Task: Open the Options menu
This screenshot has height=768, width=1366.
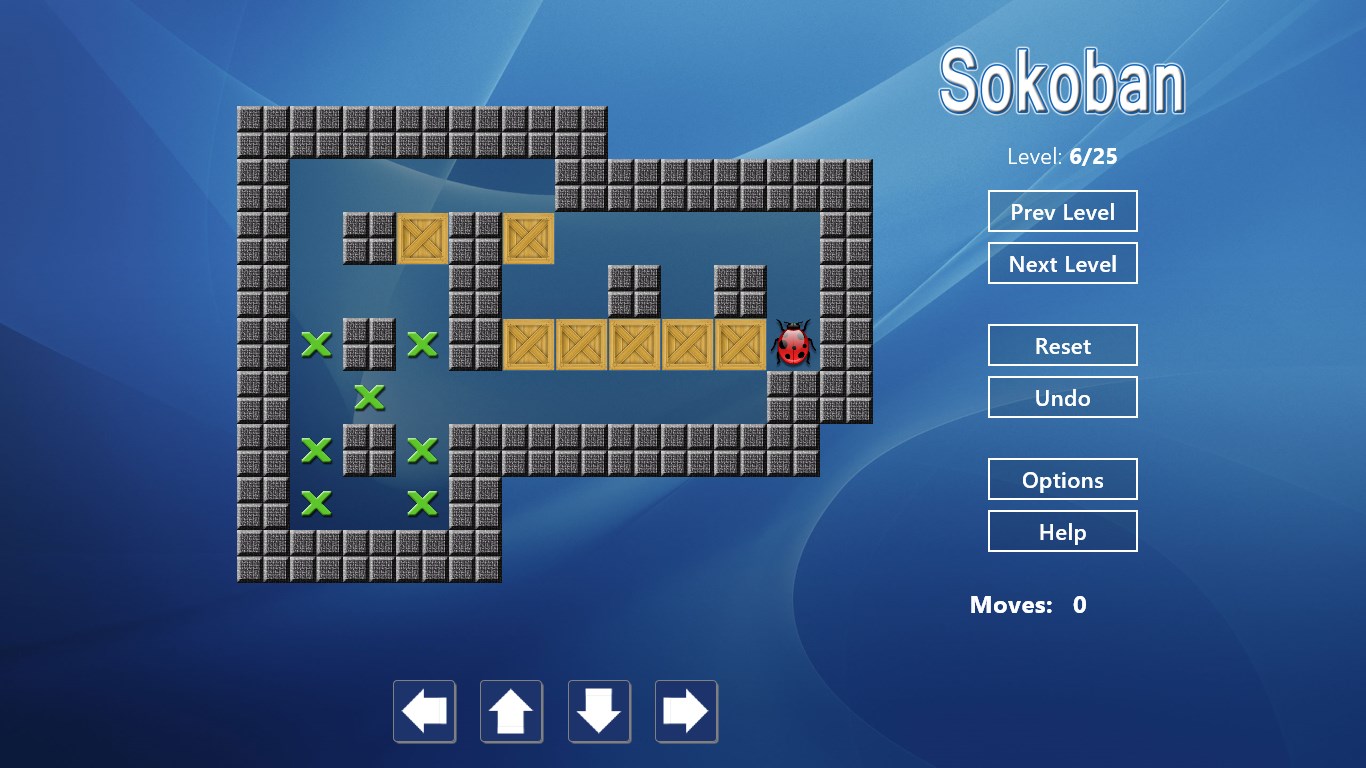Action: [x=1063, y=479]
